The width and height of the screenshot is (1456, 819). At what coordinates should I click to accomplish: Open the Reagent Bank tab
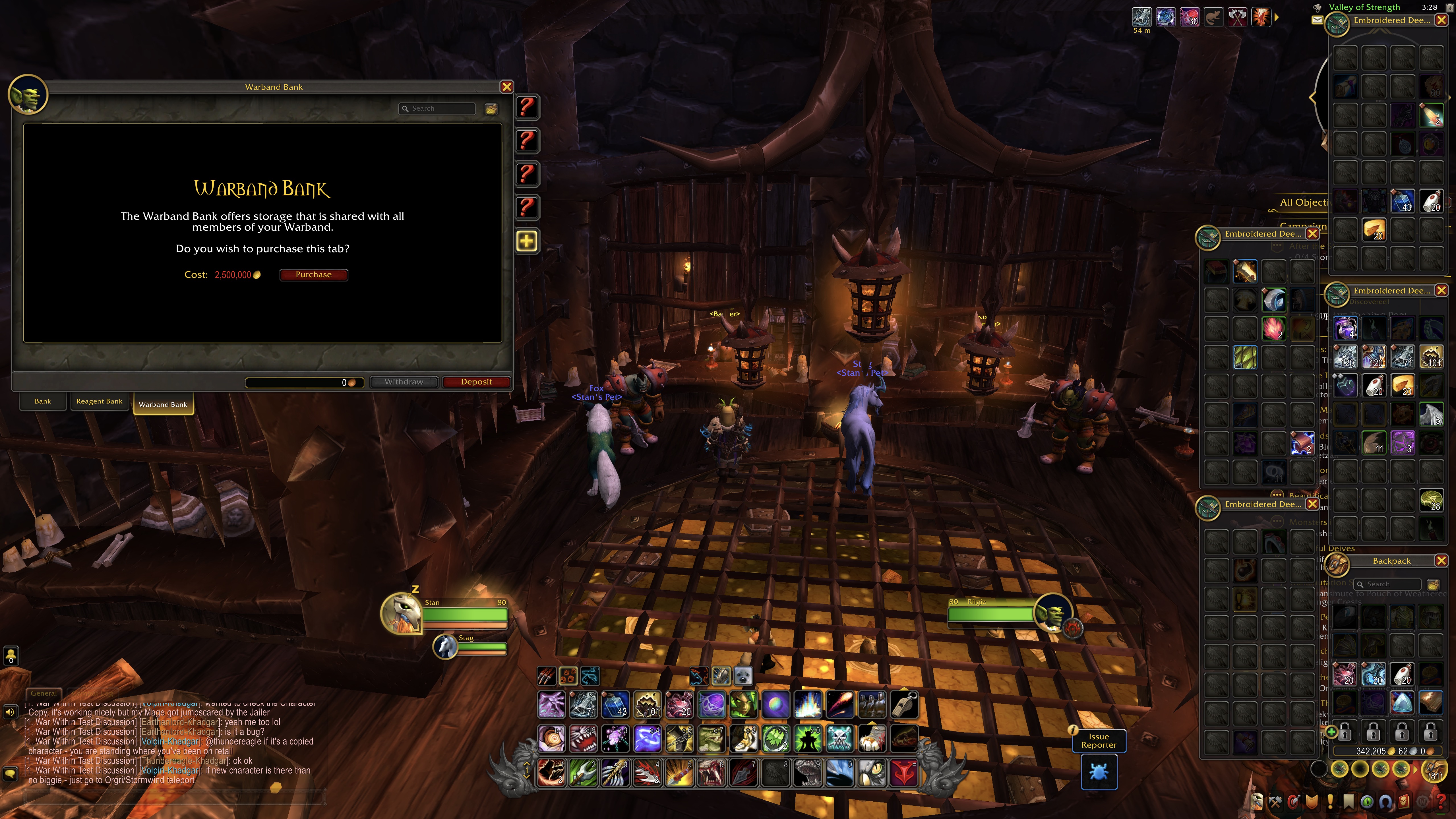(99, 401)
